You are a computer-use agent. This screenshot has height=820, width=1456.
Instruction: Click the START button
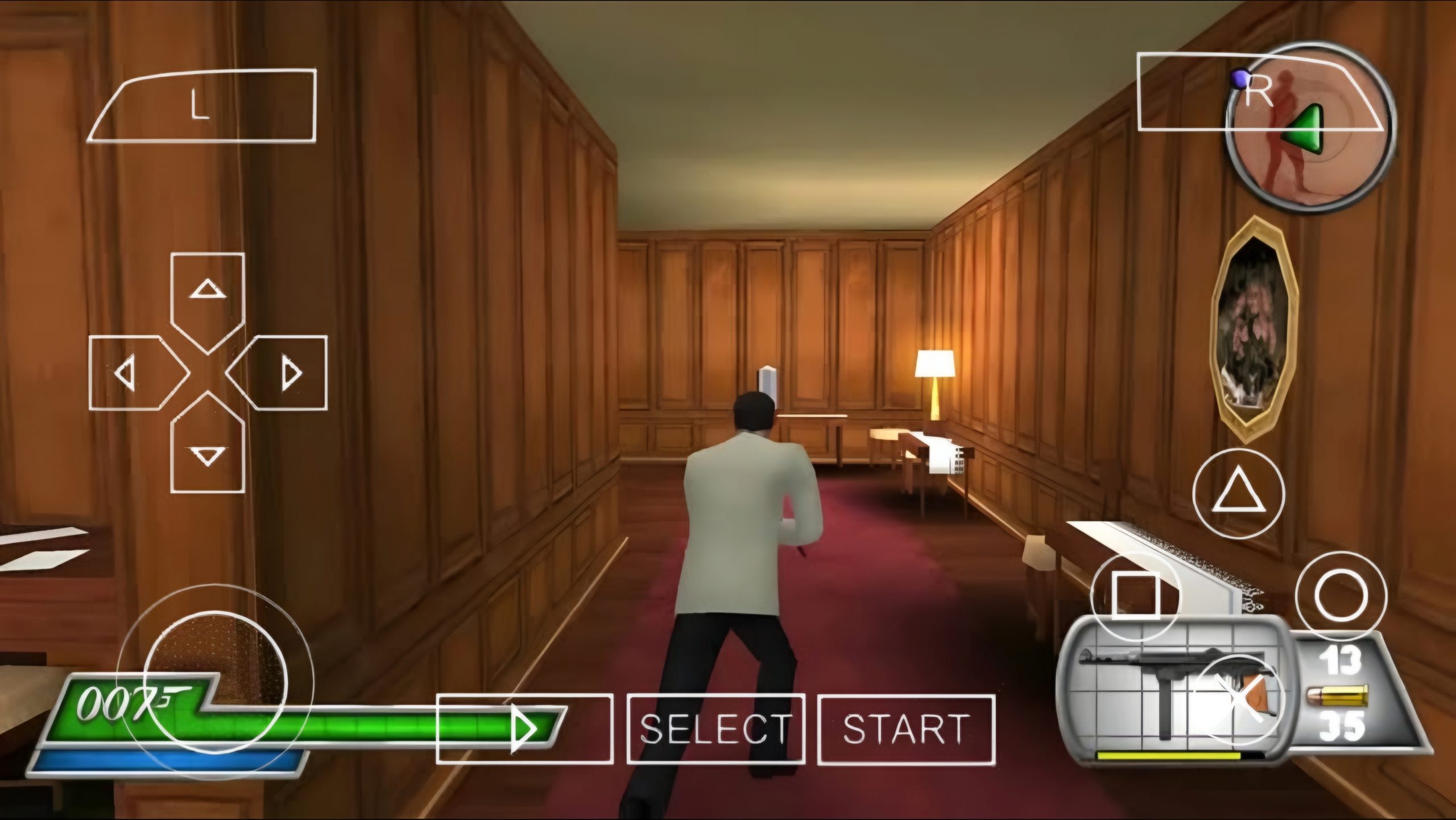click(906, 729)
